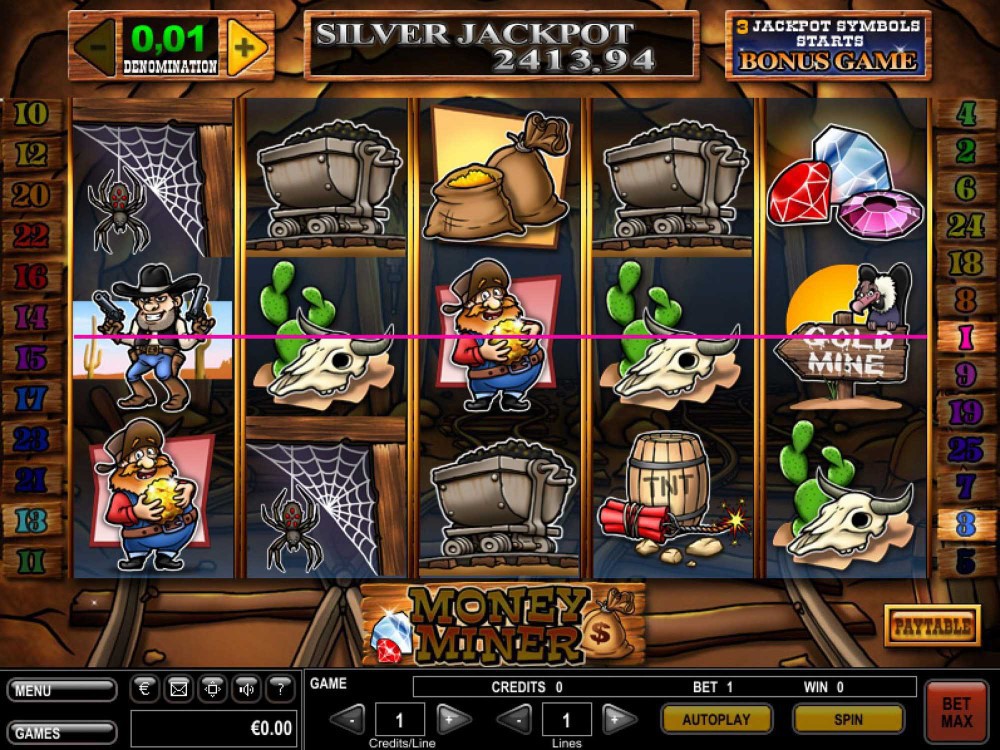Select payline number 1 marker

point(966,337)
